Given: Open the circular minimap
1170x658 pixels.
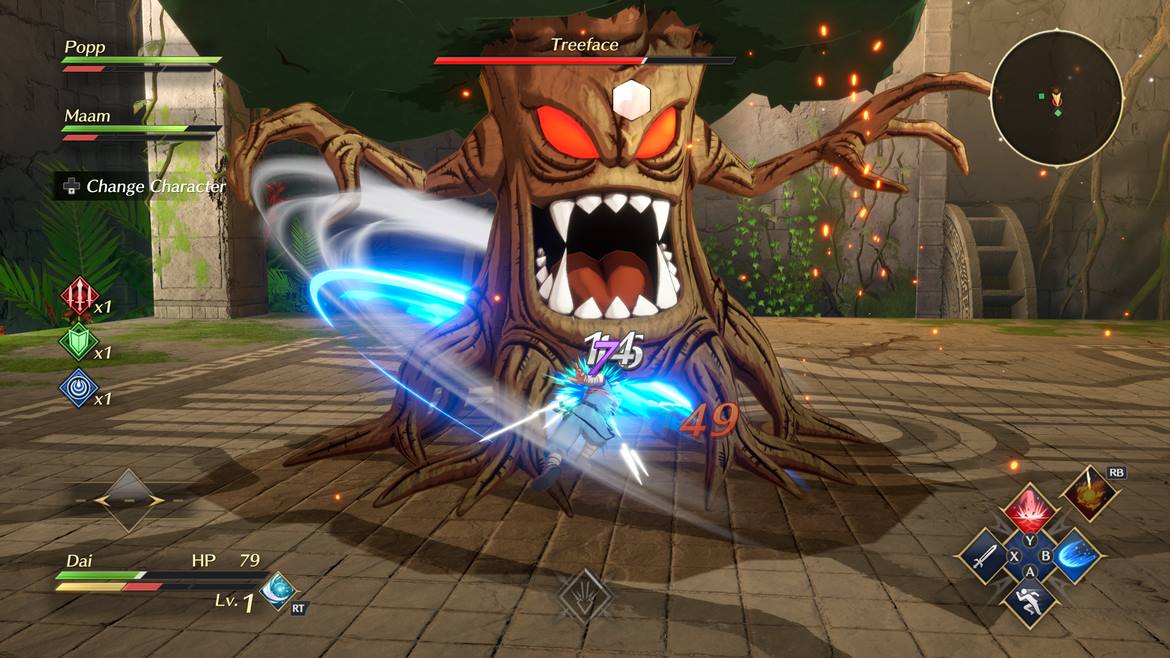Looking at the screenshot, I should (x=1057, y=97).
